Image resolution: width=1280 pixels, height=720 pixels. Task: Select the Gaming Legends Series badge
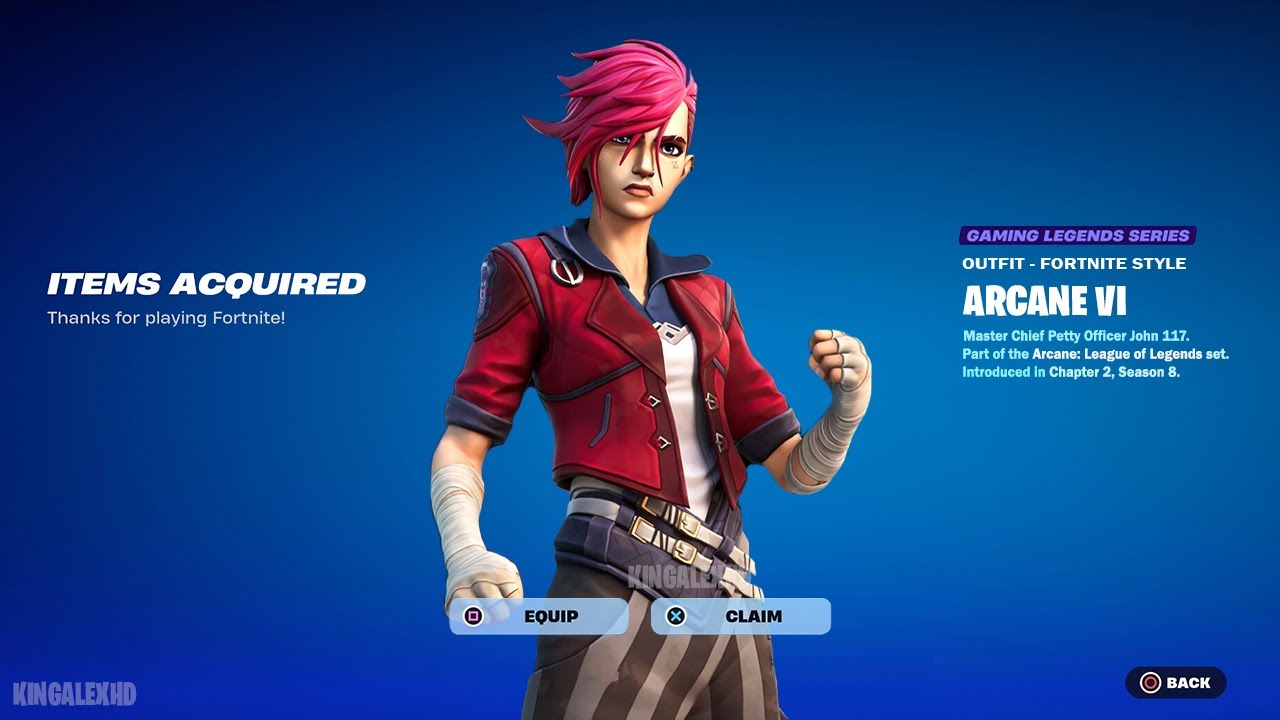coord(1078,234)
